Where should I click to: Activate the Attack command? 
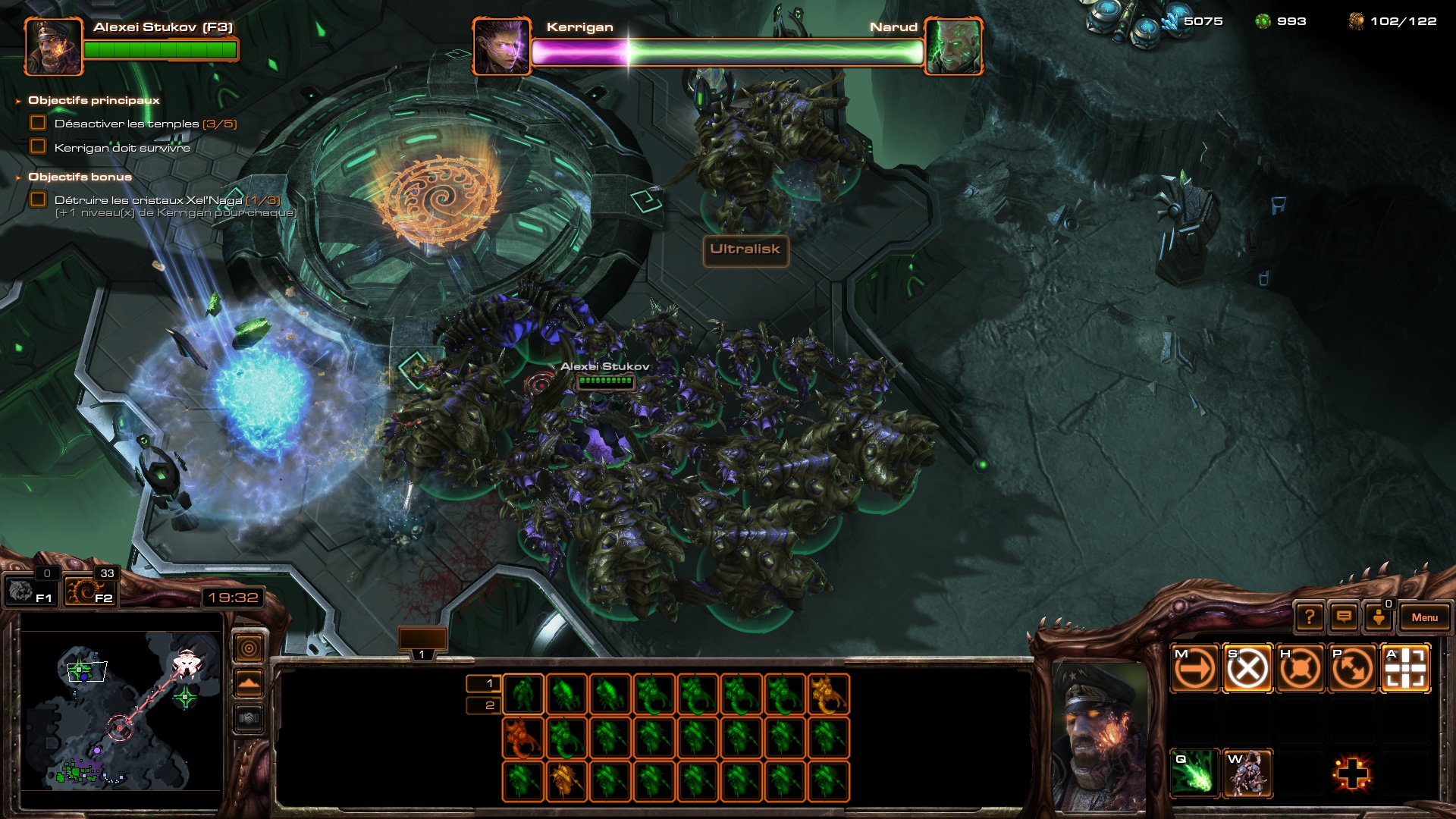click(x=1405, y=669)
